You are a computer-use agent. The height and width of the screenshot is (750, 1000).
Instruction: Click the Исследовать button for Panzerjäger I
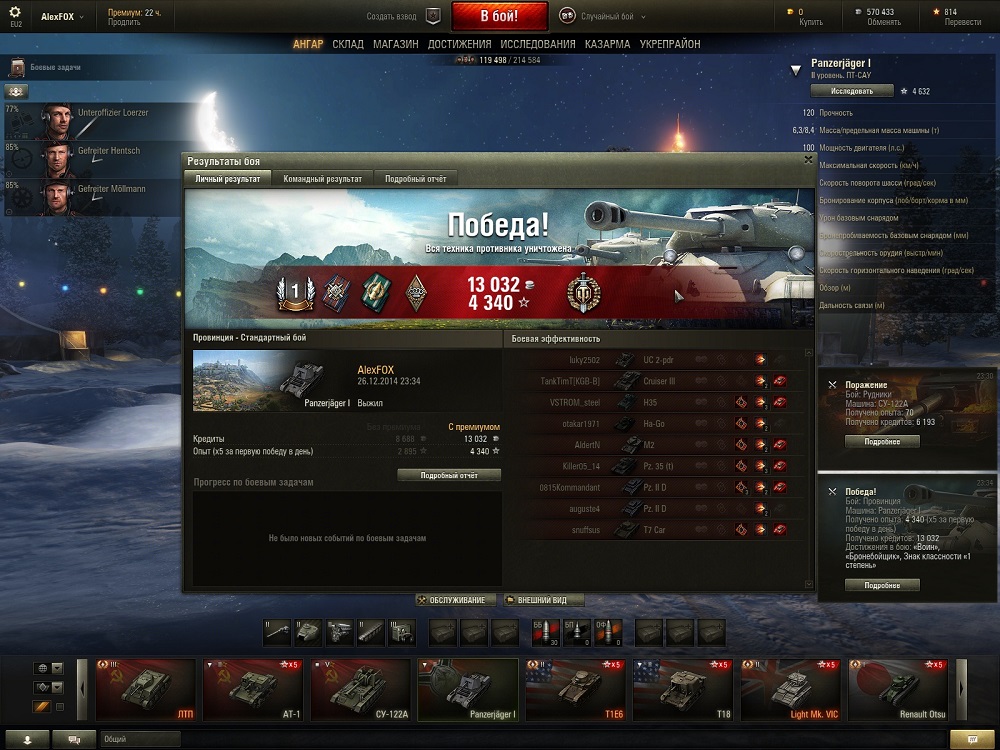tap(850, 90)
